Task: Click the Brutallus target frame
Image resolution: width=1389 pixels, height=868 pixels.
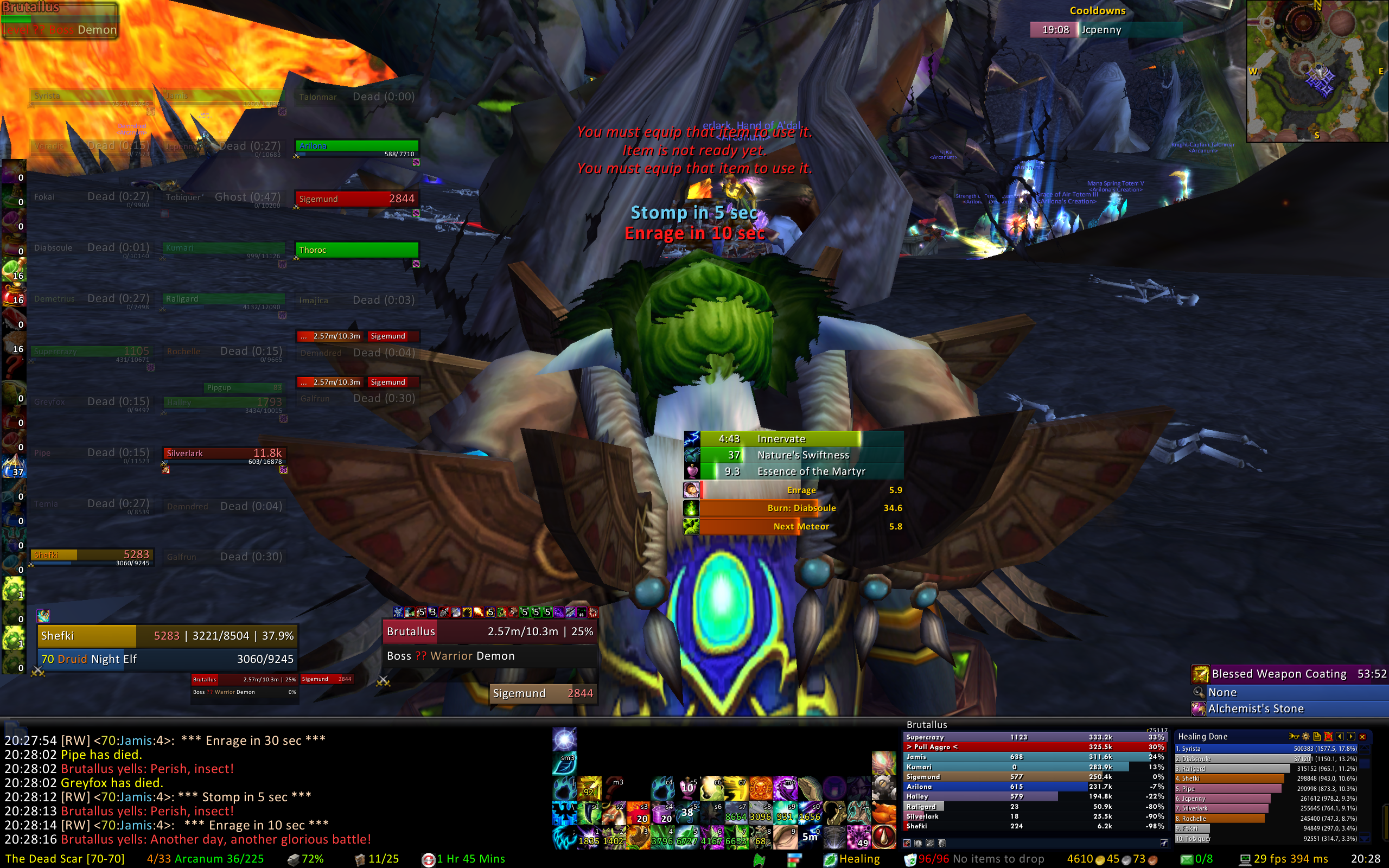Action: point(489,631)
